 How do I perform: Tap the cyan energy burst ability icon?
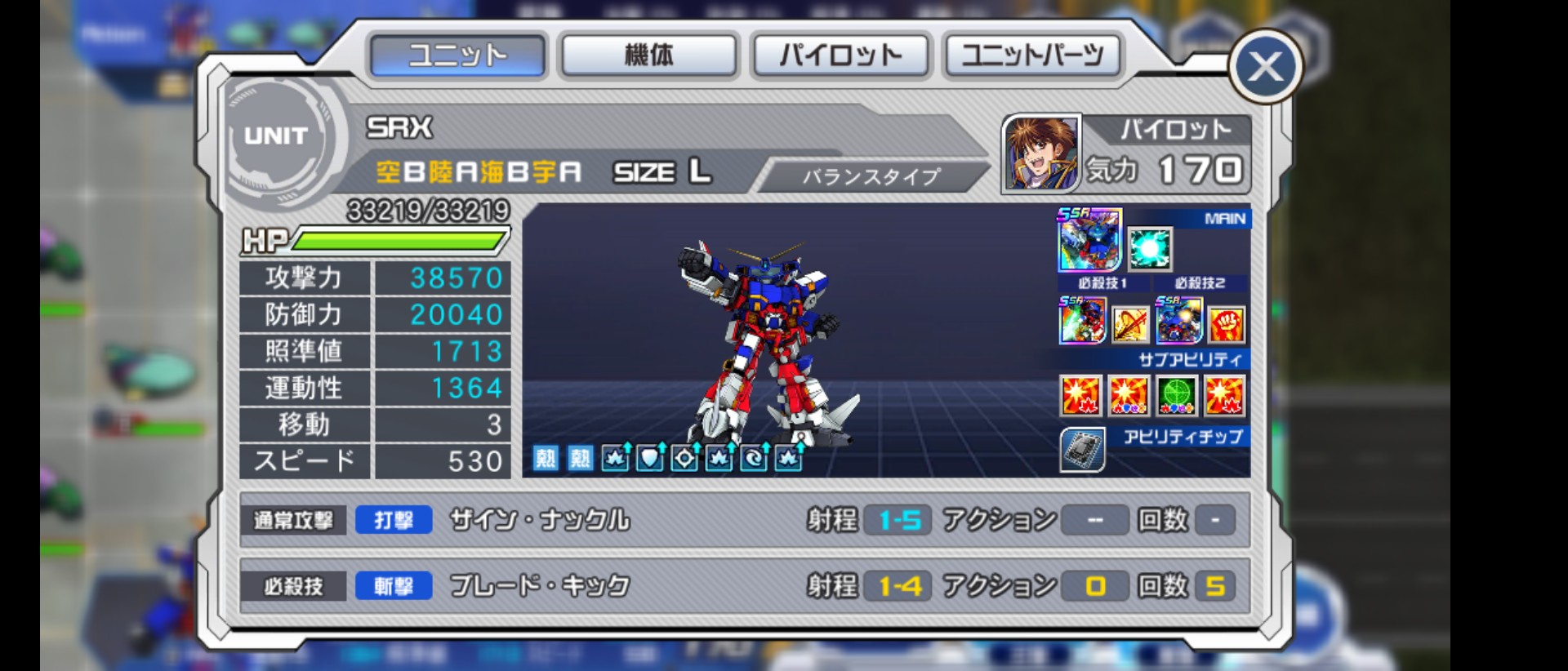pos(1150,248)
